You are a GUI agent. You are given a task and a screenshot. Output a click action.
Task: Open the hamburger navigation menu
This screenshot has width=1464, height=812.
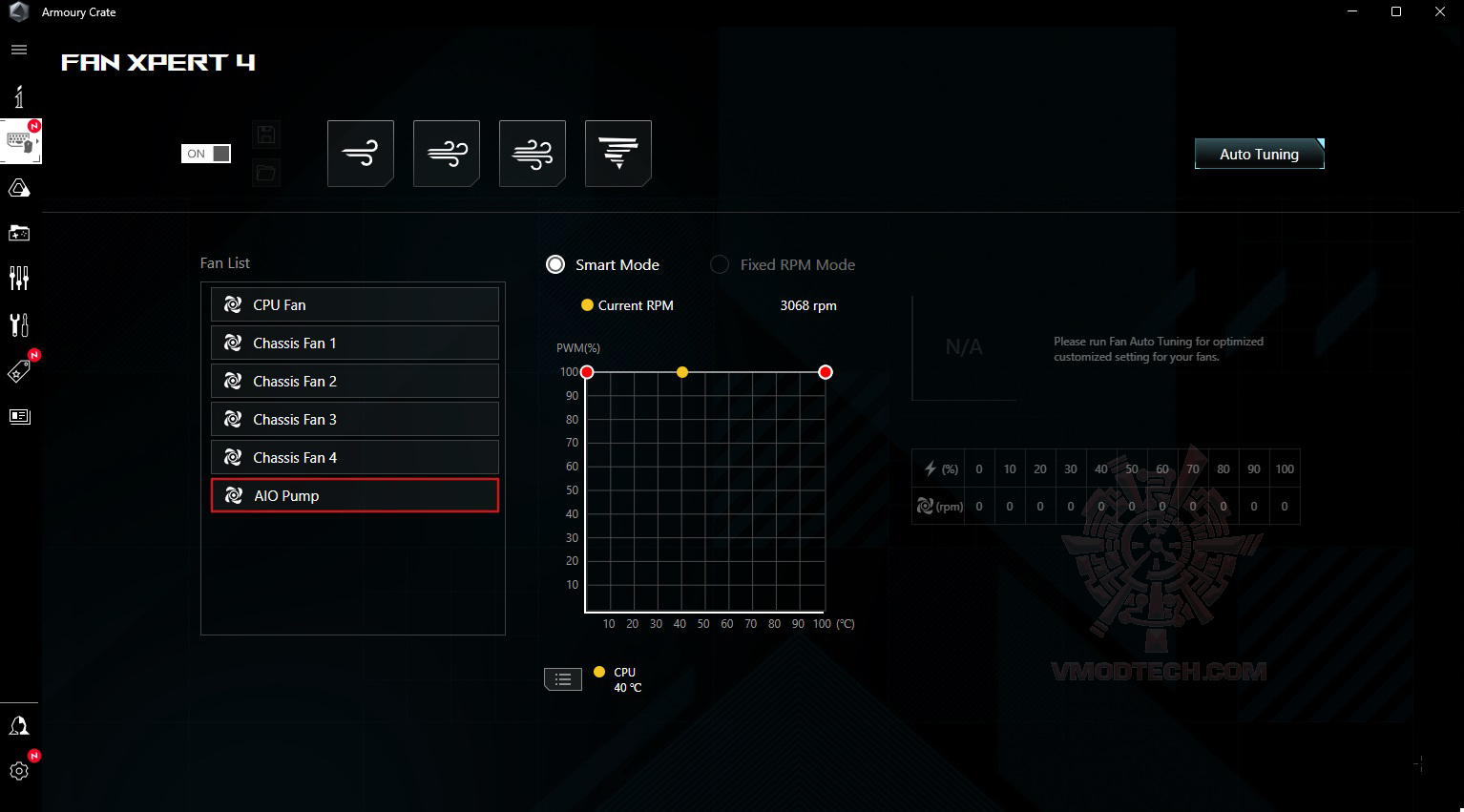click(19, 50)
